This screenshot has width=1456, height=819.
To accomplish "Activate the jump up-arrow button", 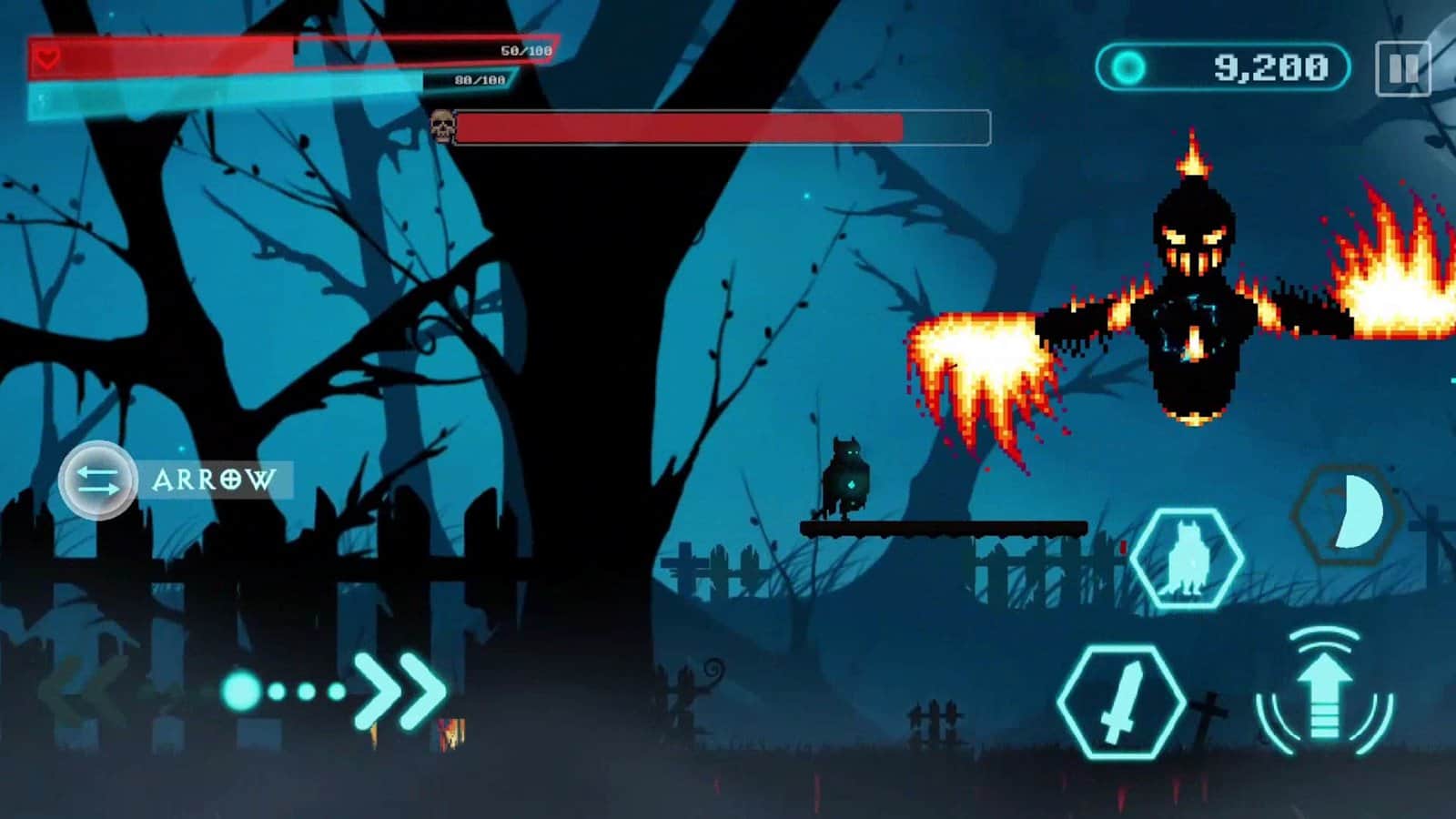I will tap(1326, 692).
